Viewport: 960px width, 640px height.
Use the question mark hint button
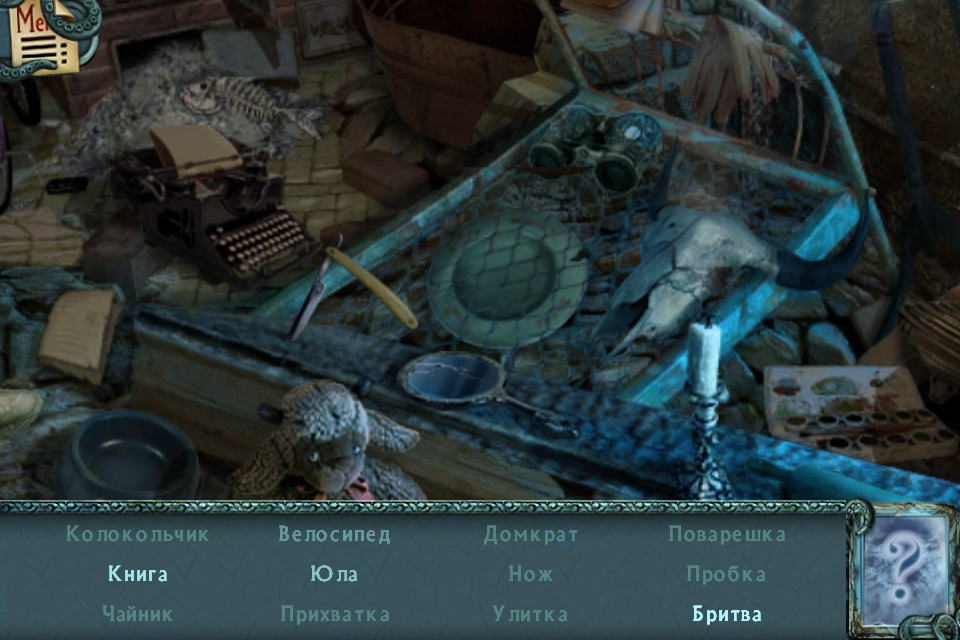pyautogui.click(x=903, y=568)
